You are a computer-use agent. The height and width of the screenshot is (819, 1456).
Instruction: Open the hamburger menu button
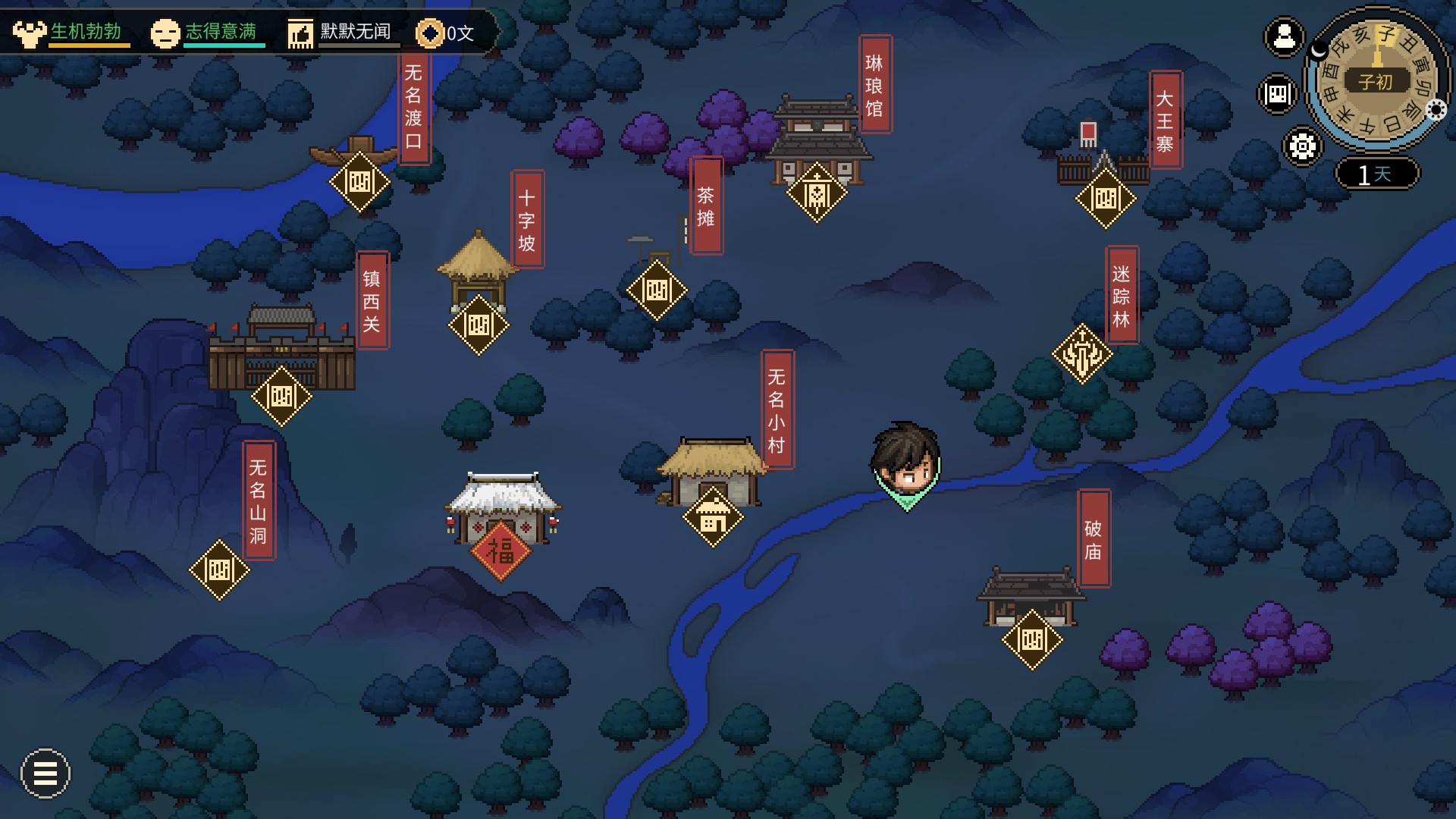45,773
